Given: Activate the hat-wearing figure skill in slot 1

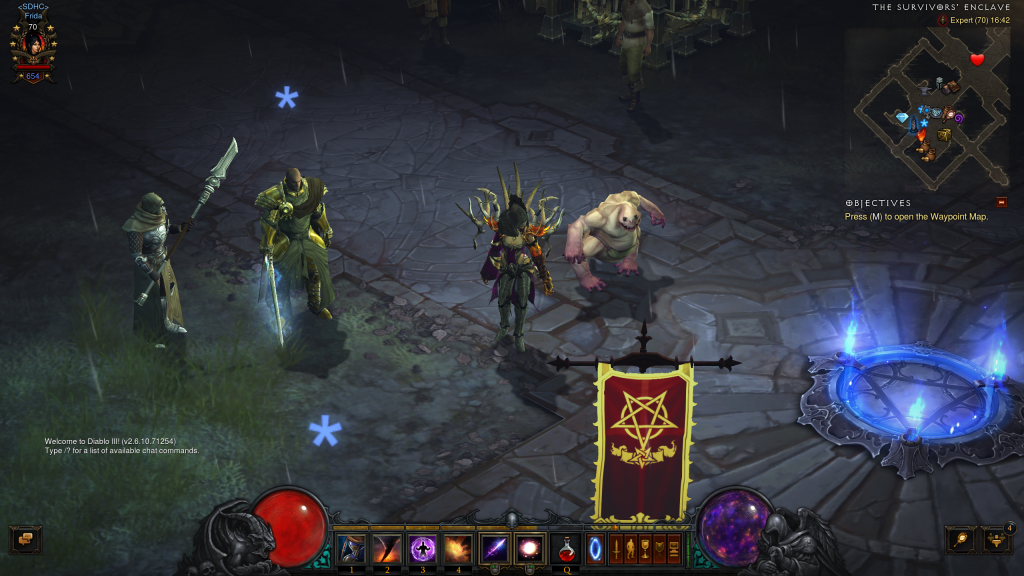Looking at the screenshot, I should pyautogui.click(x=351, y=549).
